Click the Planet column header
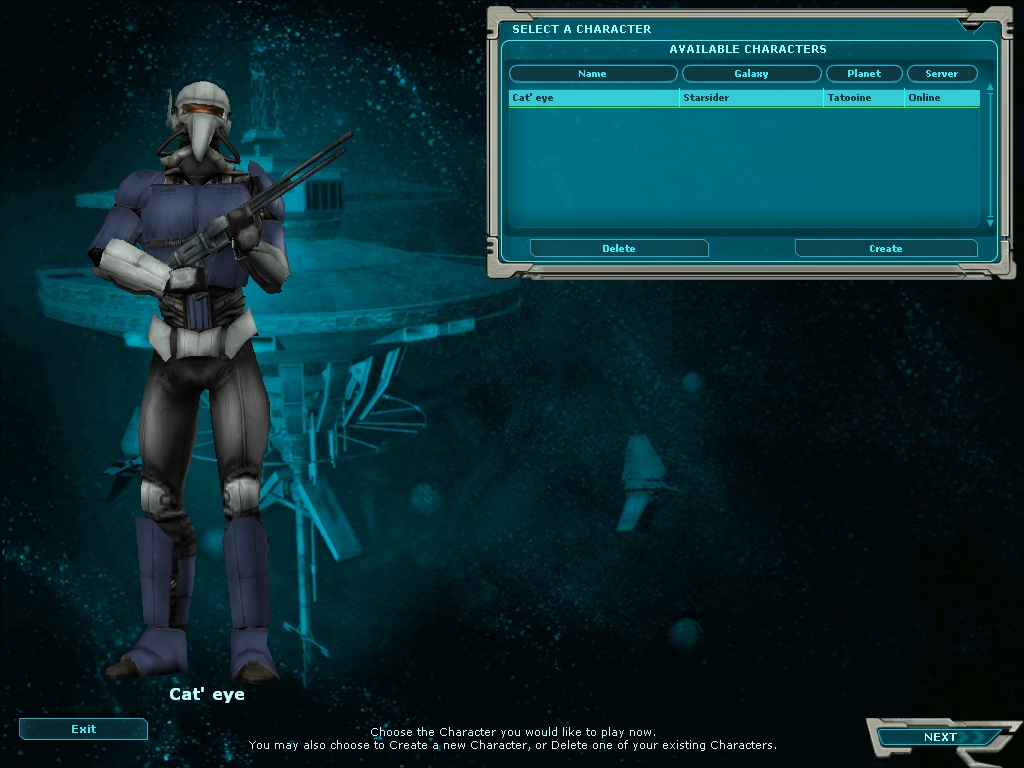 point(864,74)
